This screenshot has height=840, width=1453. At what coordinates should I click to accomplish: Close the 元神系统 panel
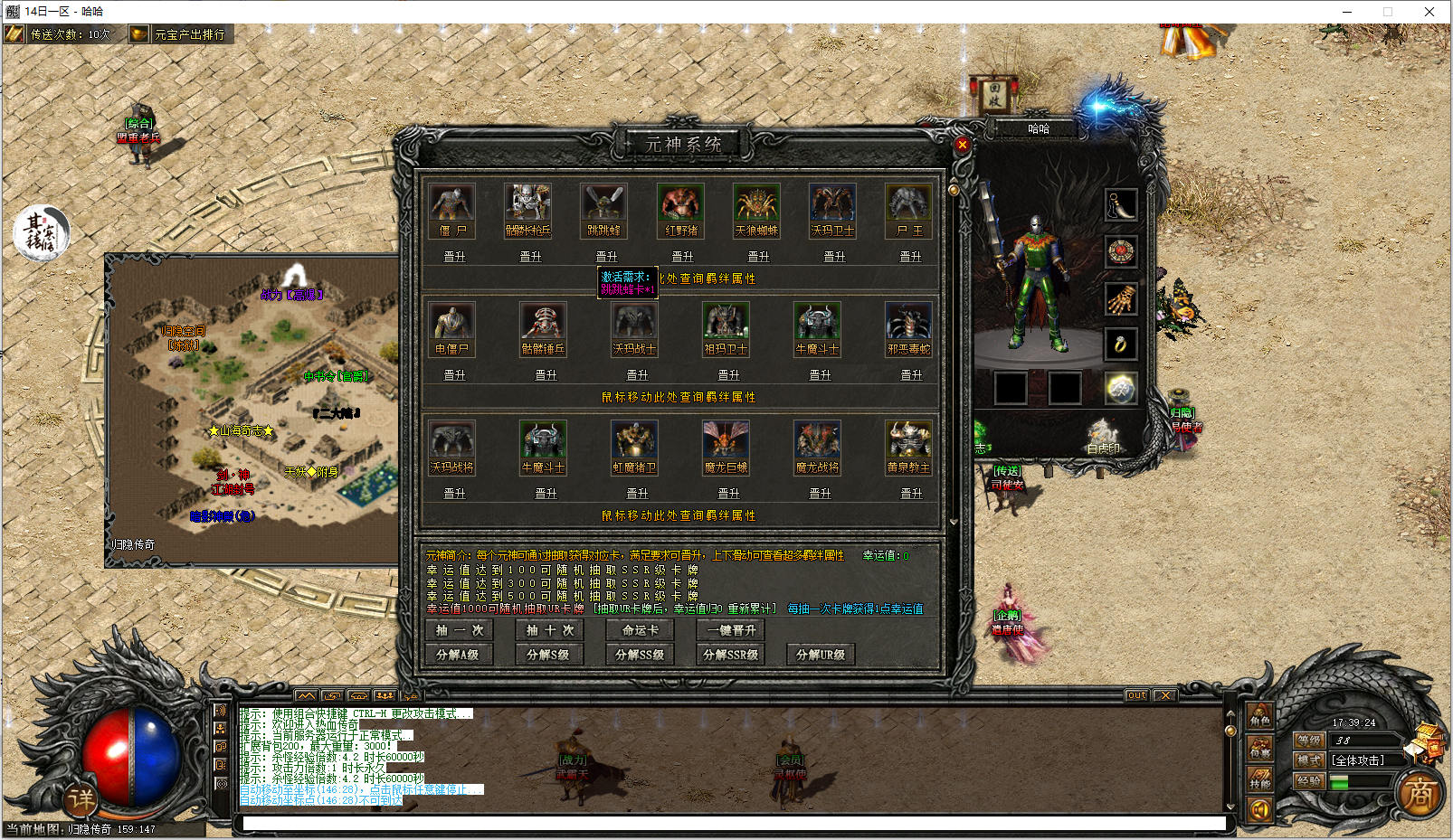tap(962, 145)
